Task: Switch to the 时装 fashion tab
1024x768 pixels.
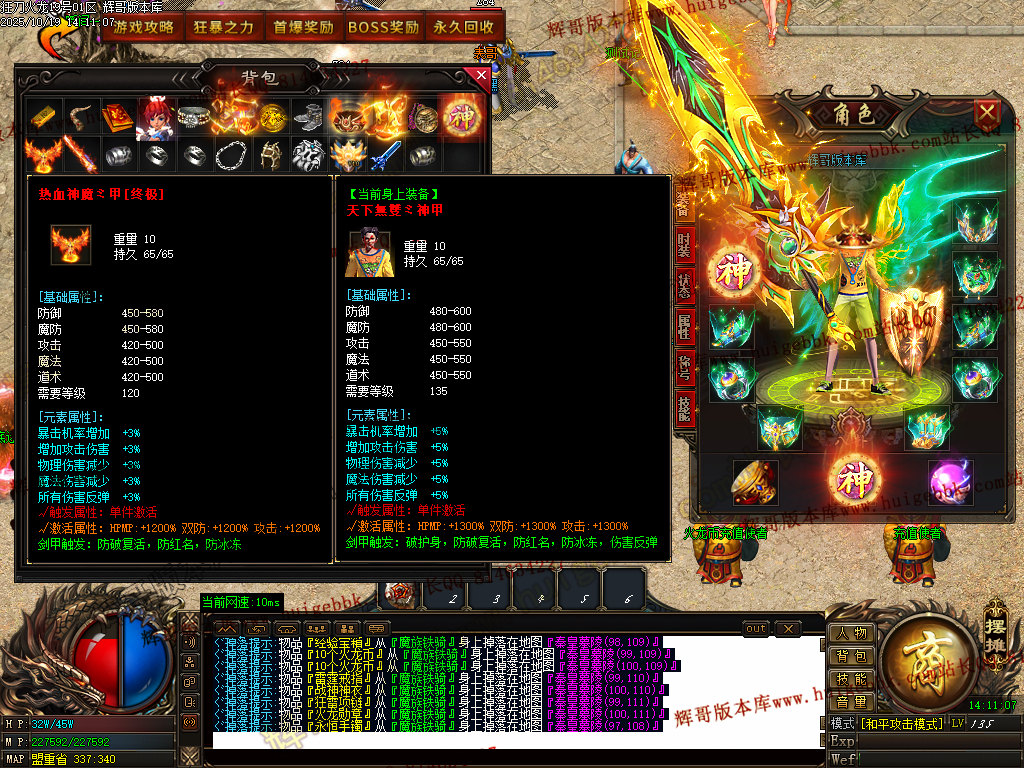Action: (x=684, y=243)
